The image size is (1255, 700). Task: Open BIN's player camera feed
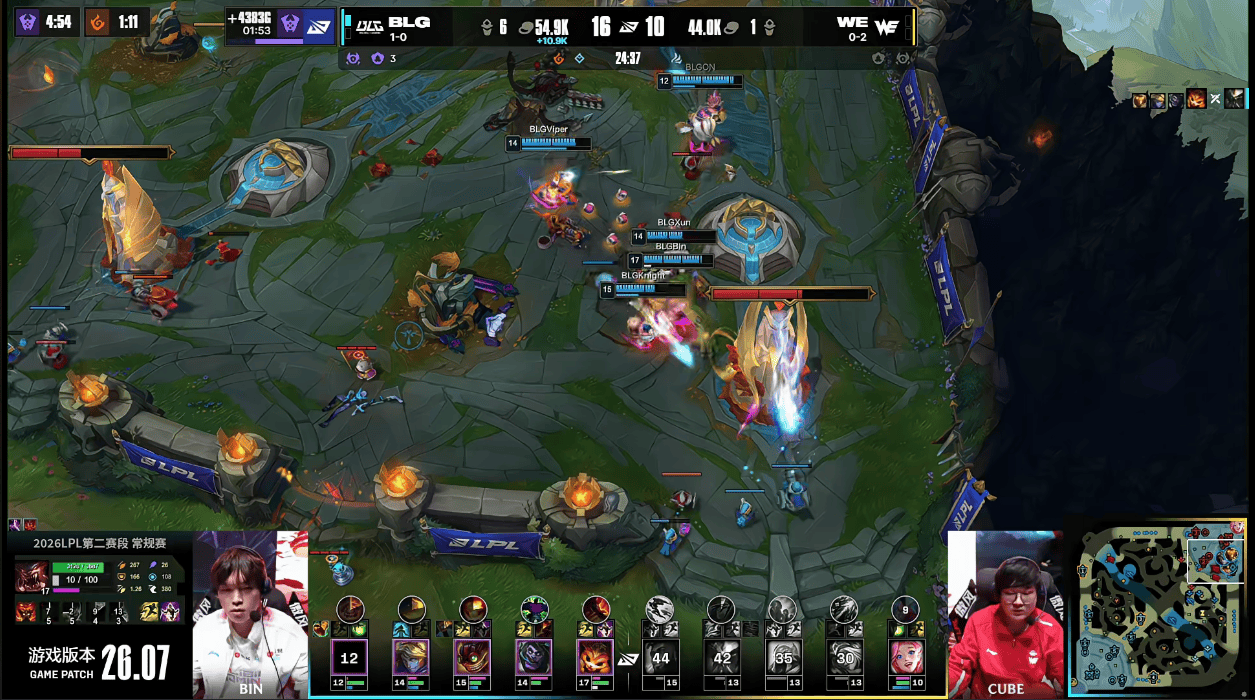[x=250, y=615]
